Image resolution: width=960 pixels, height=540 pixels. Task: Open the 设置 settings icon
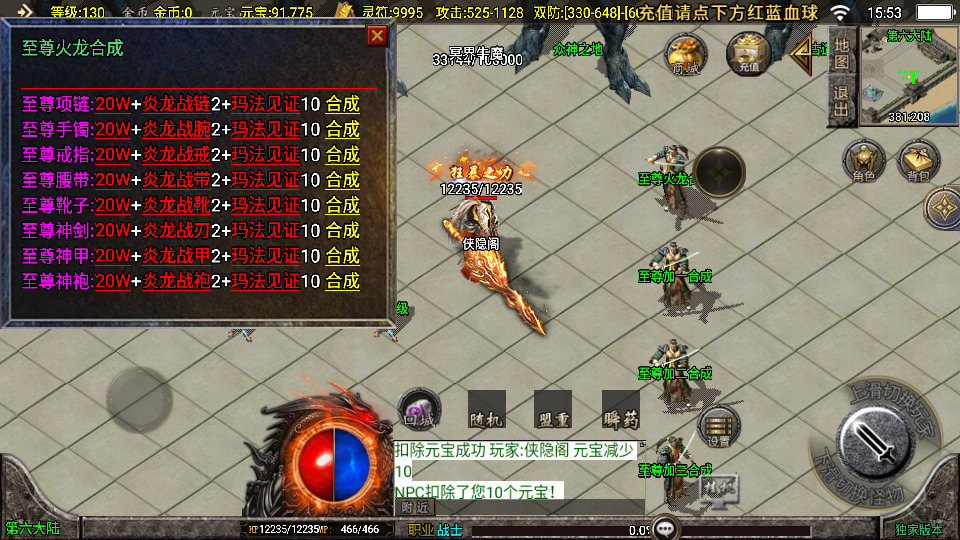click(x=719, y=427)
